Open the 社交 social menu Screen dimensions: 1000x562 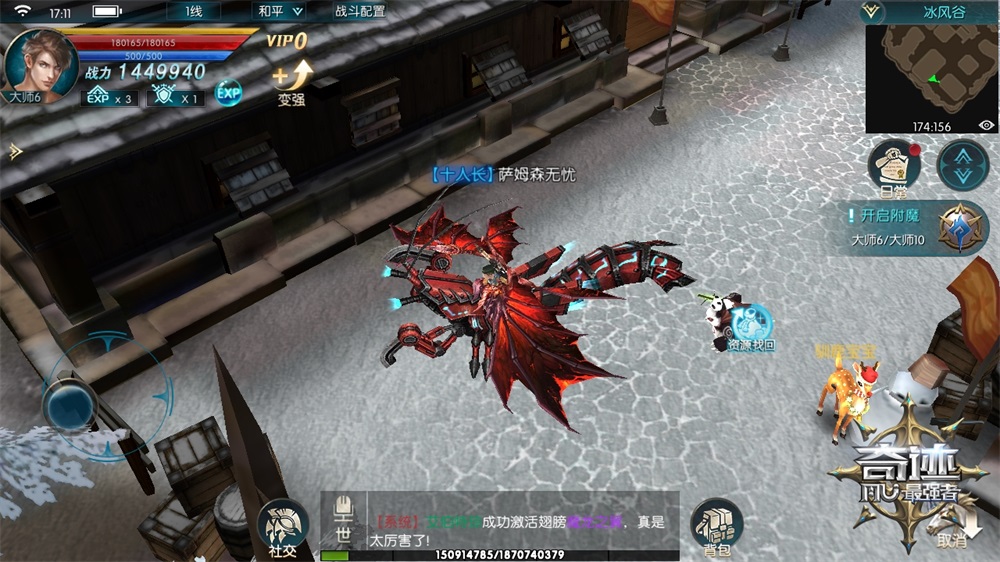[x=282, y=527]
